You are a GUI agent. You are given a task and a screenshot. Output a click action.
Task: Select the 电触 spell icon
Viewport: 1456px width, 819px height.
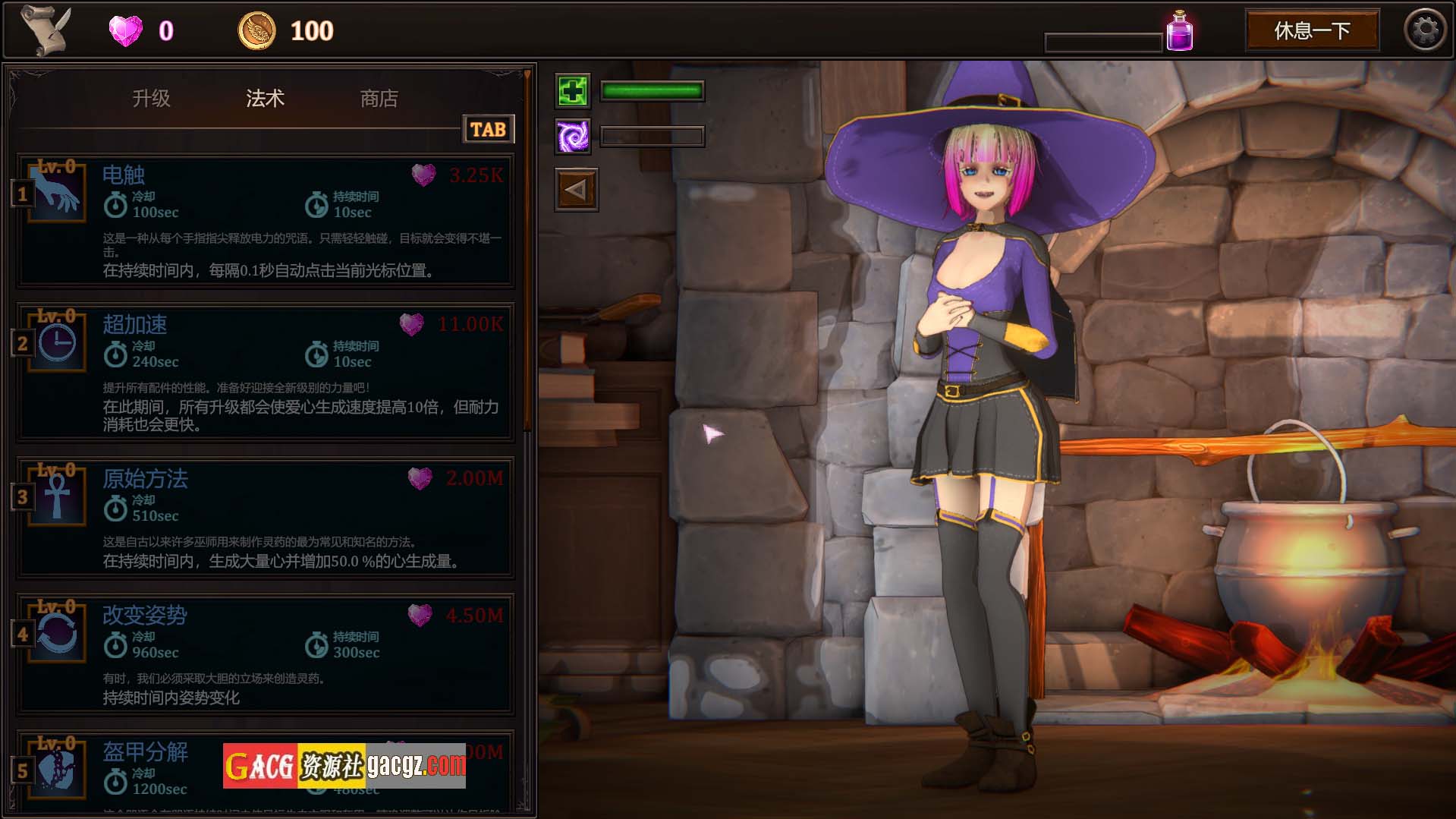click(x=58, y=193)
